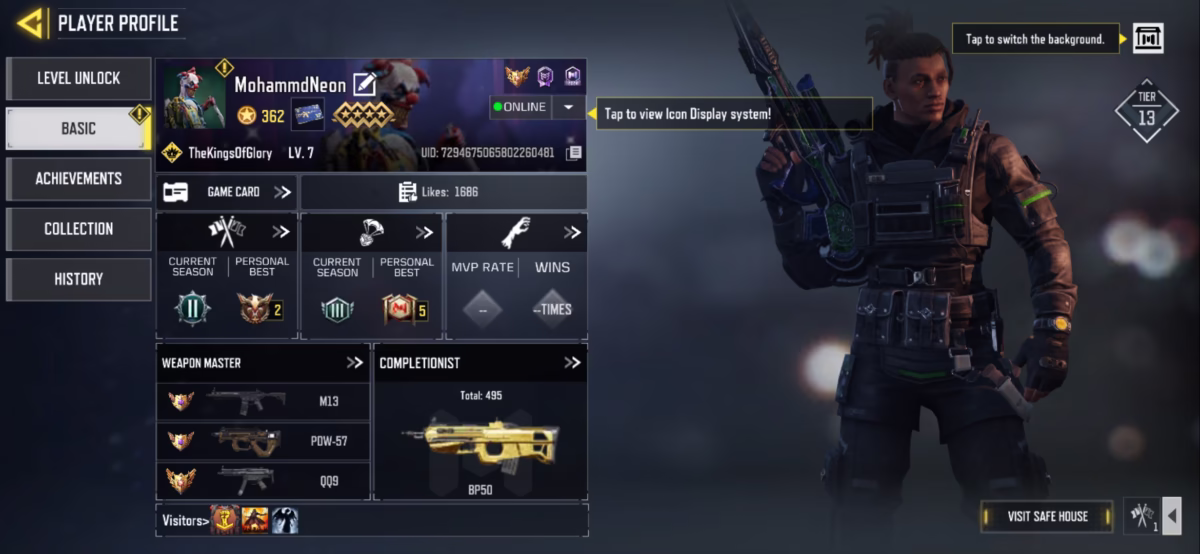Switch to the Level Unlock tab

click(79, 78)
